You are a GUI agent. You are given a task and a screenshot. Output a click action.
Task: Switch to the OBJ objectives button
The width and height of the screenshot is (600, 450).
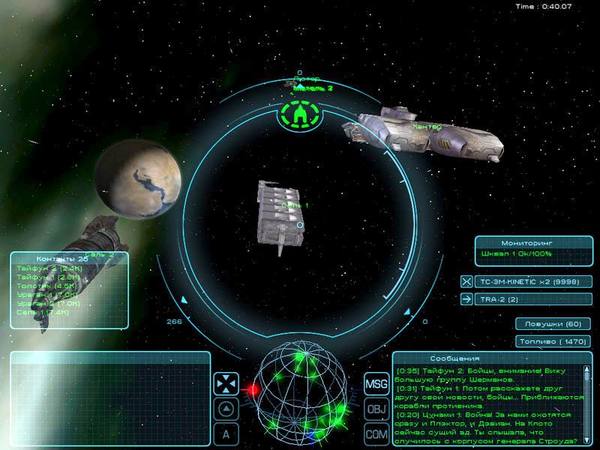click(376, 410)
